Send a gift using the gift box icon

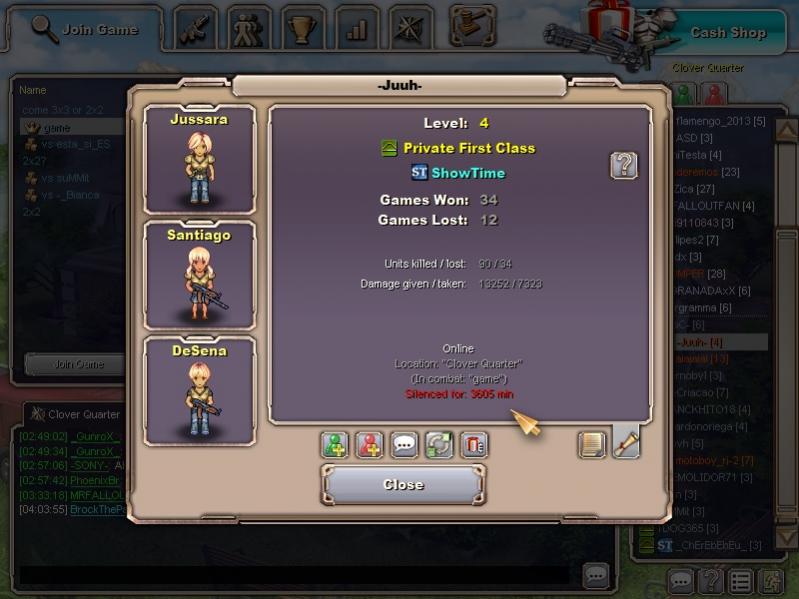point(474,445)
